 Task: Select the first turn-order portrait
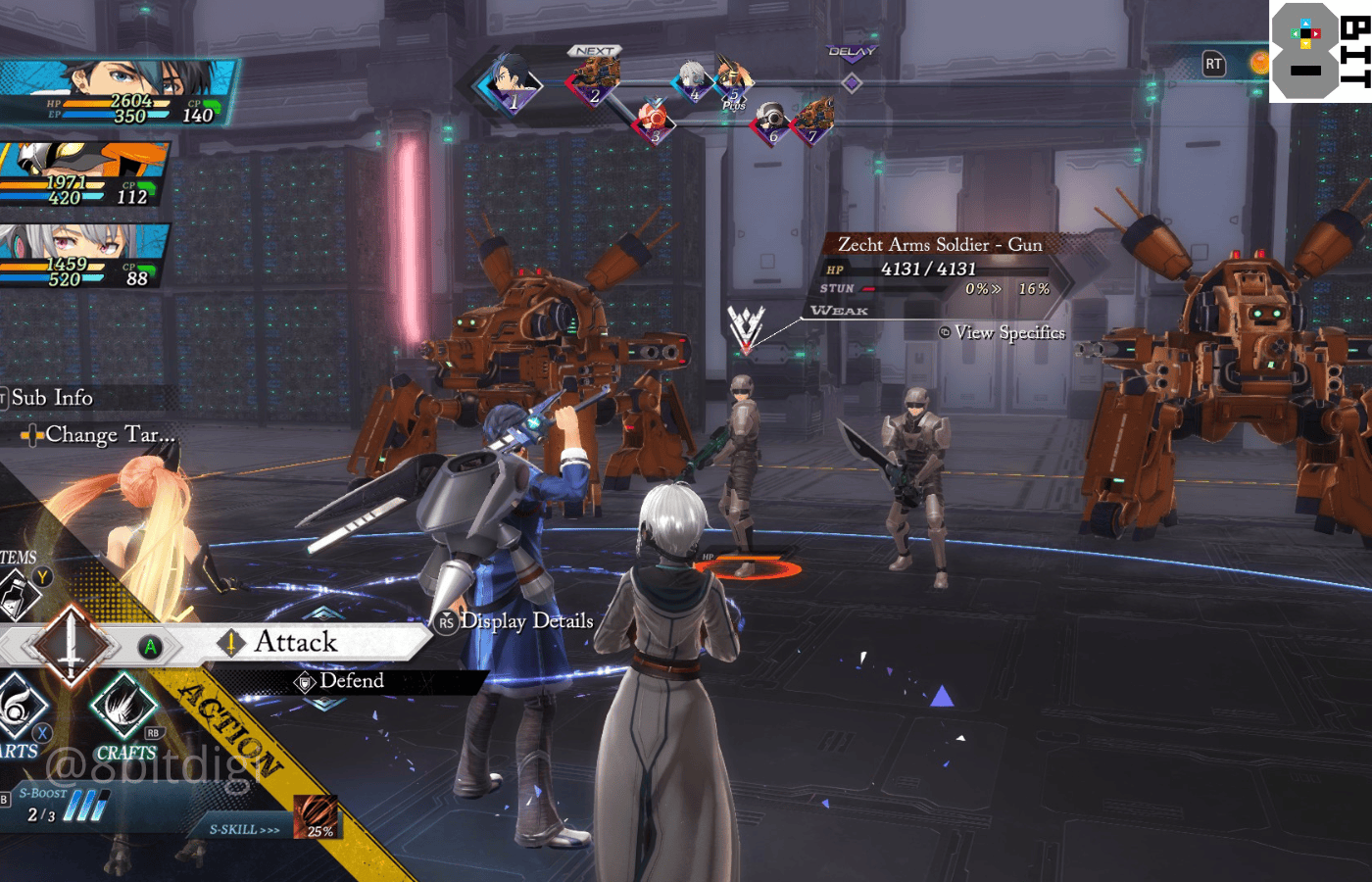click(x=510, y=84)
